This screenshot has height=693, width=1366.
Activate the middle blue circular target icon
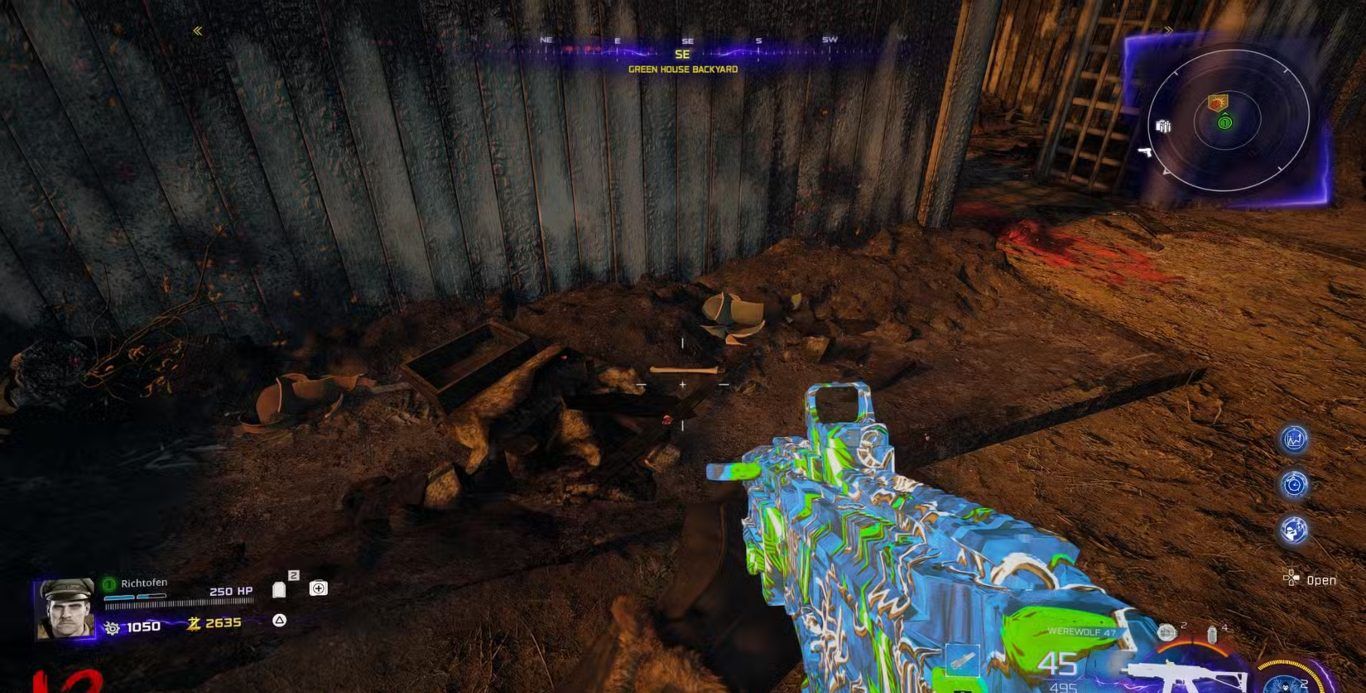pyautogui.click(x=1295, y=484)
